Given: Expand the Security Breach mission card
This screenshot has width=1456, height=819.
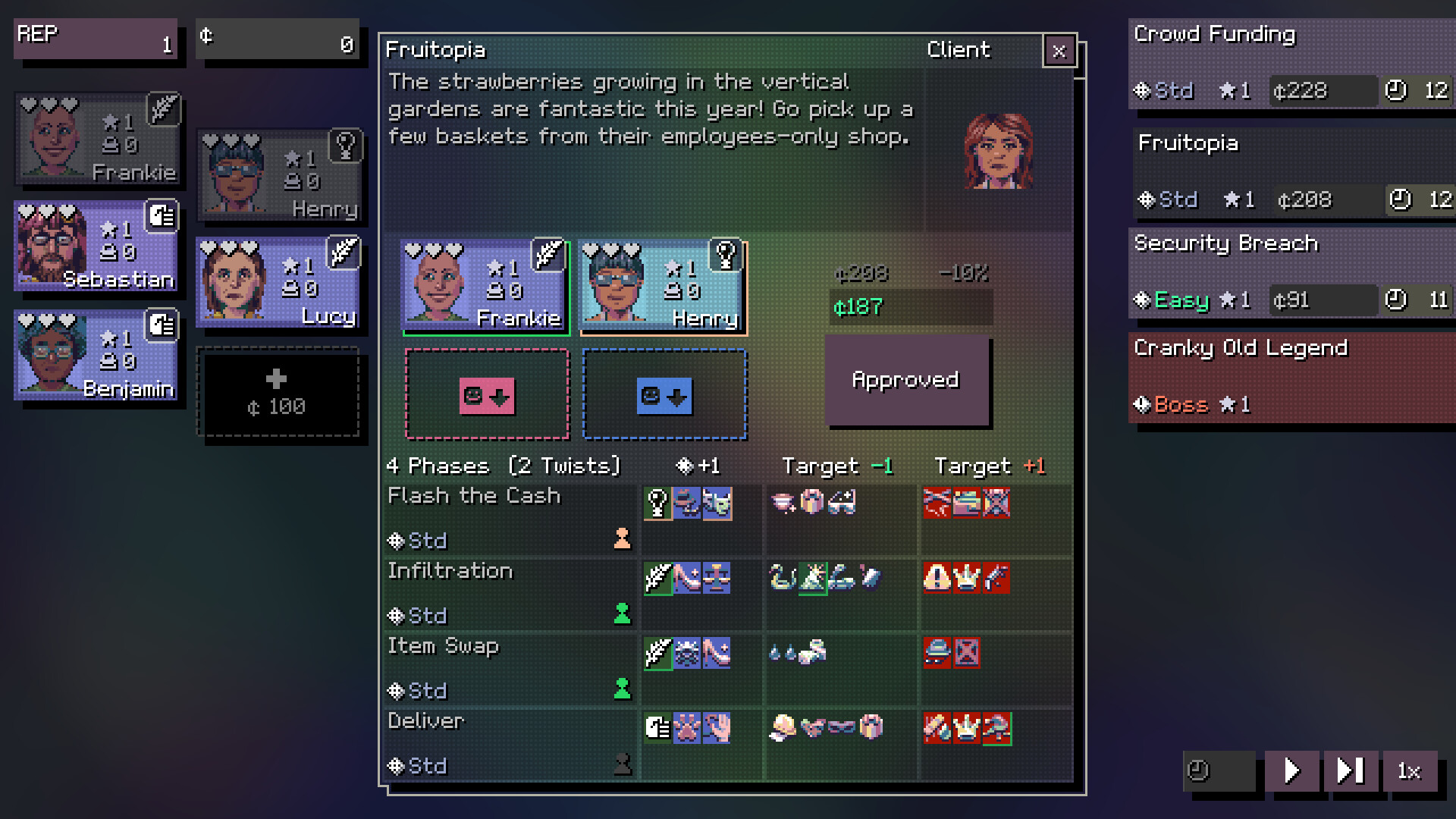Looking at the screenshot, I should (1289, 269).
